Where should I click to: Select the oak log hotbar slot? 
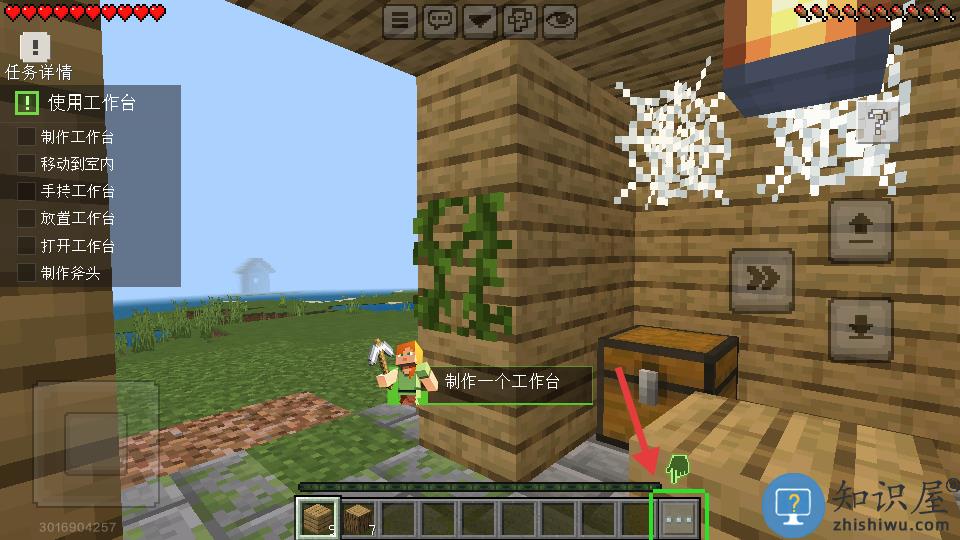358,518
